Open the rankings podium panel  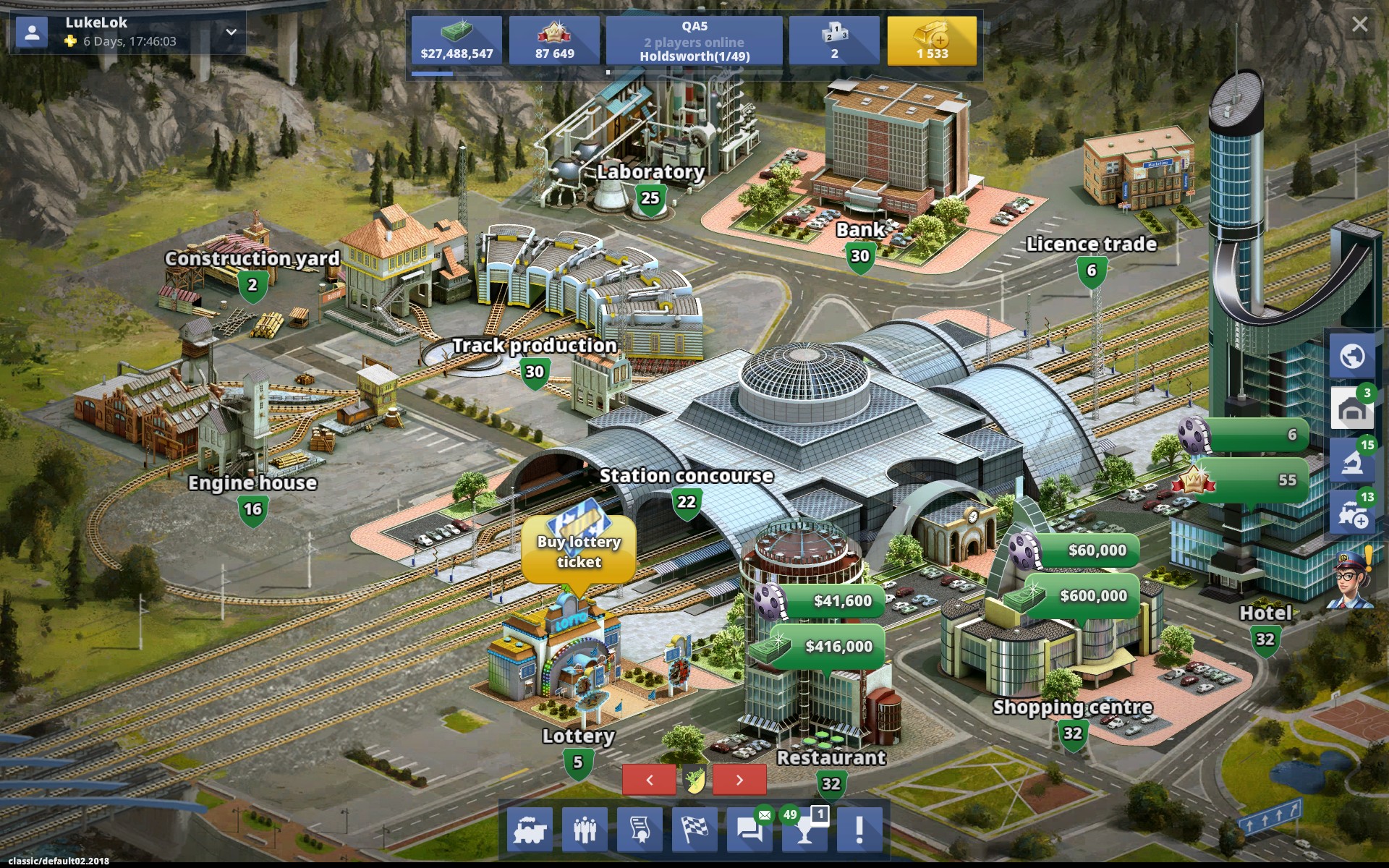834,41
